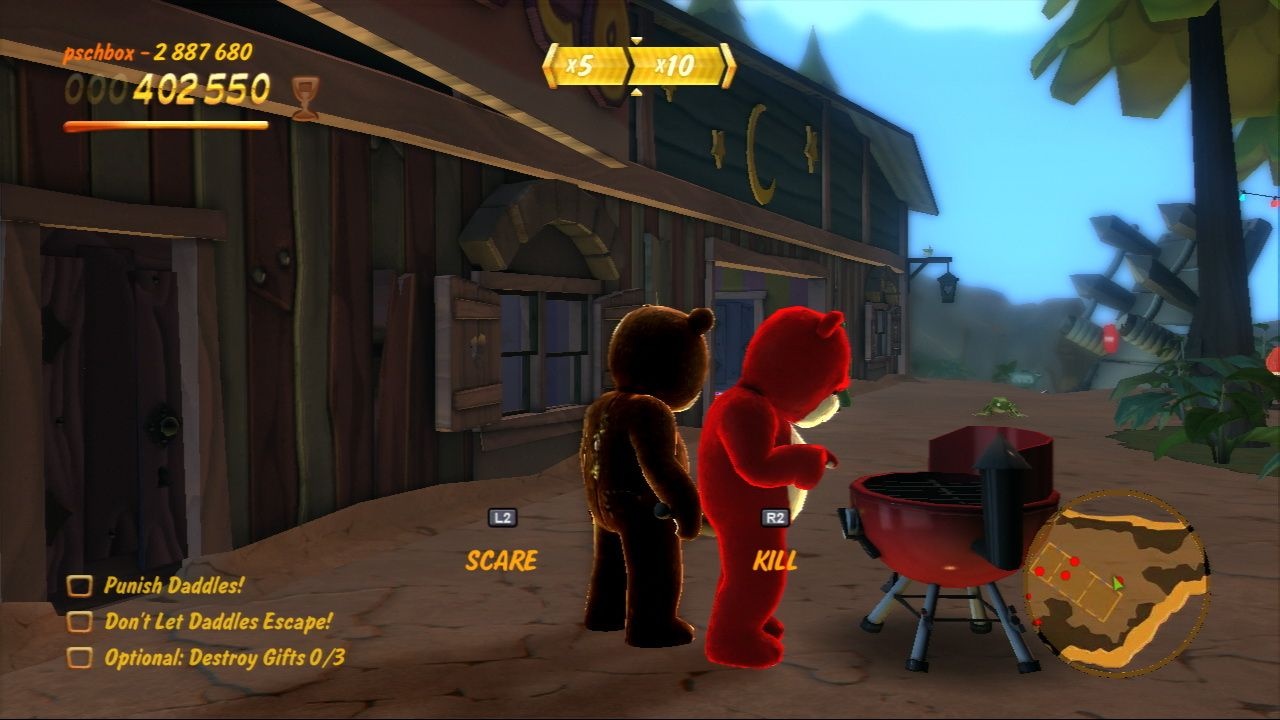Click a red enemy dot on minimap

(x=1074, y=562)
